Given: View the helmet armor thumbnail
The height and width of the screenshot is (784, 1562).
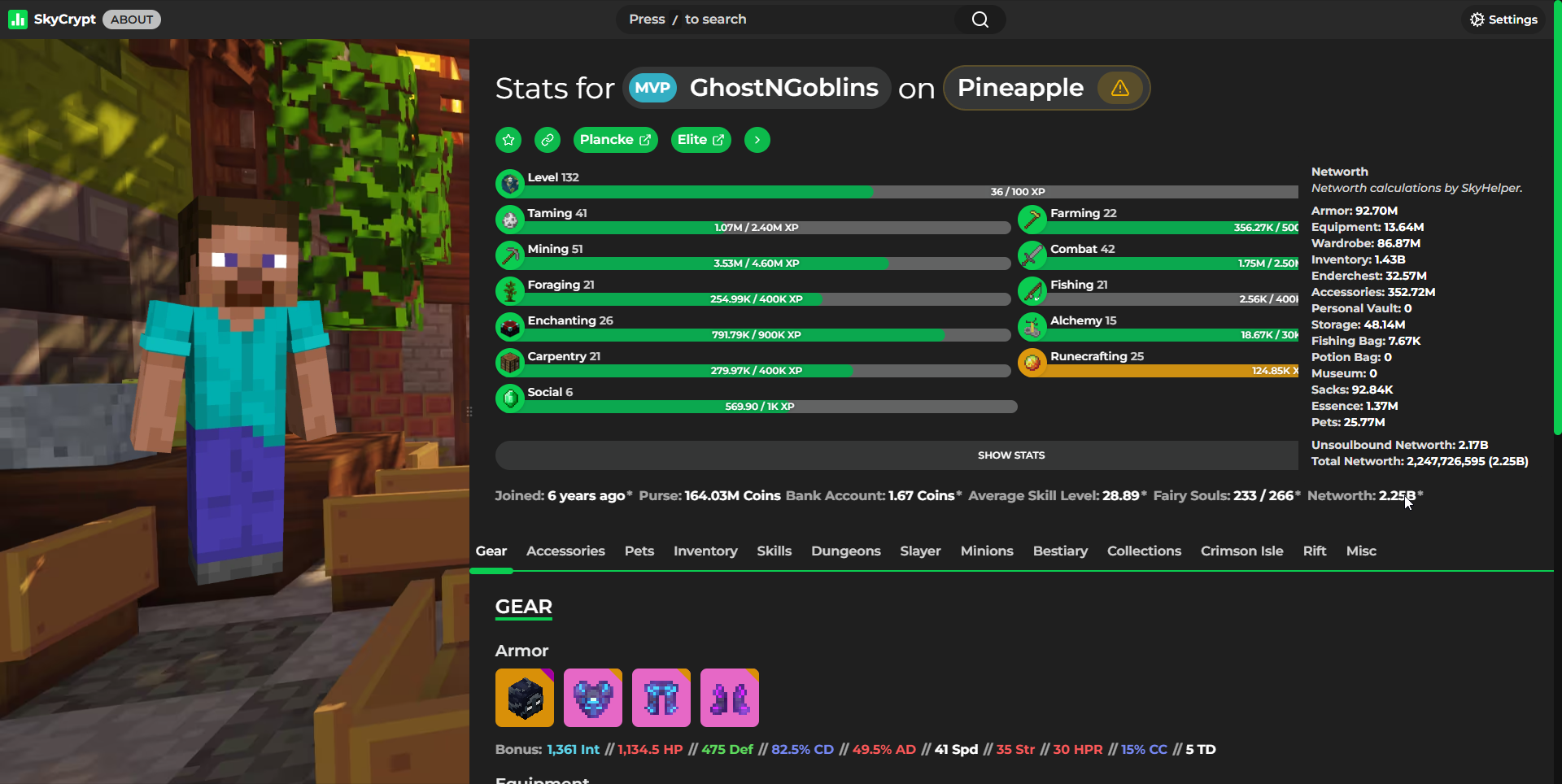Looking at the screenshot, I should 524,697.
